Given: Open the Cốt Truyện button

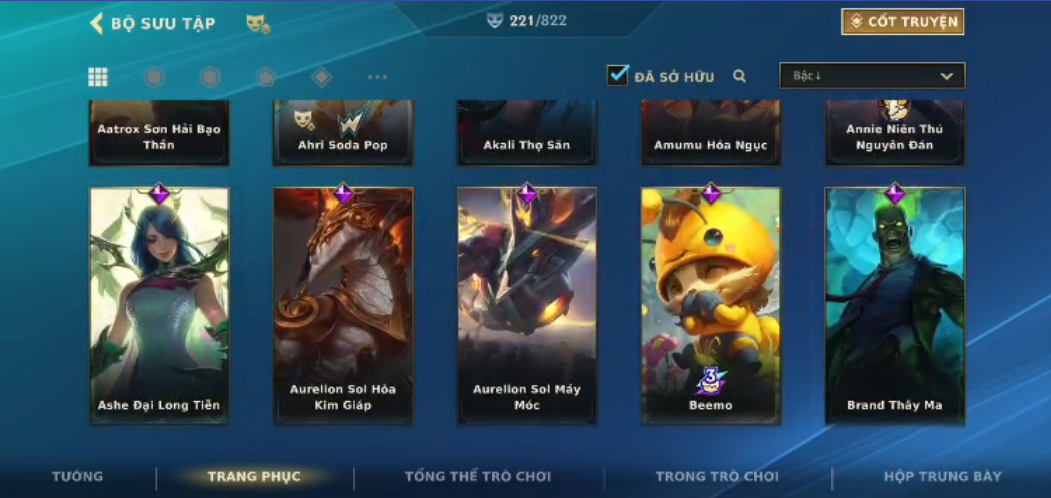Looking at the screenshot, I should click(902, 22).
